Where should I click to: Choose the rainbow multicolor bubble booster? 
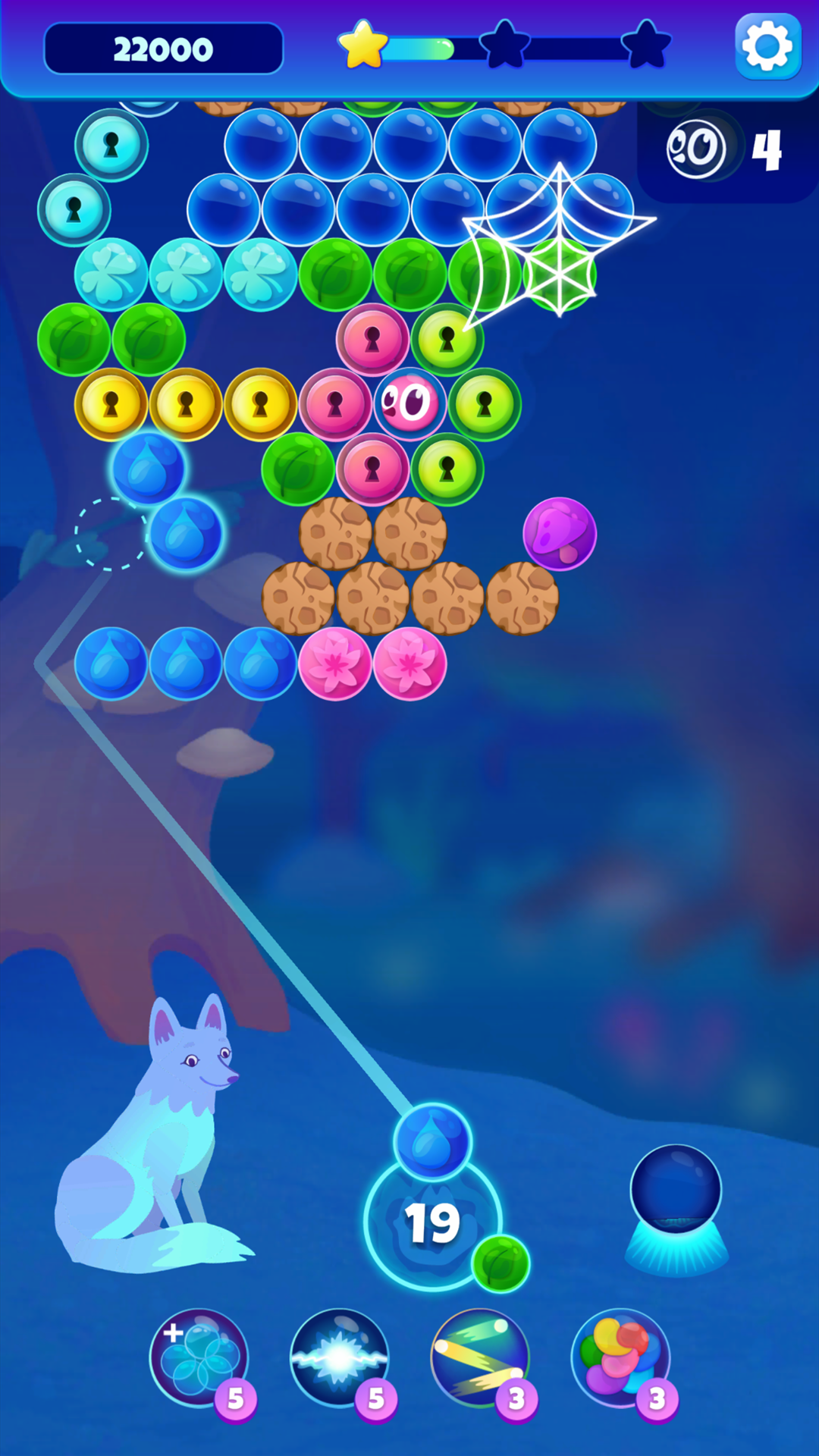620,1357
